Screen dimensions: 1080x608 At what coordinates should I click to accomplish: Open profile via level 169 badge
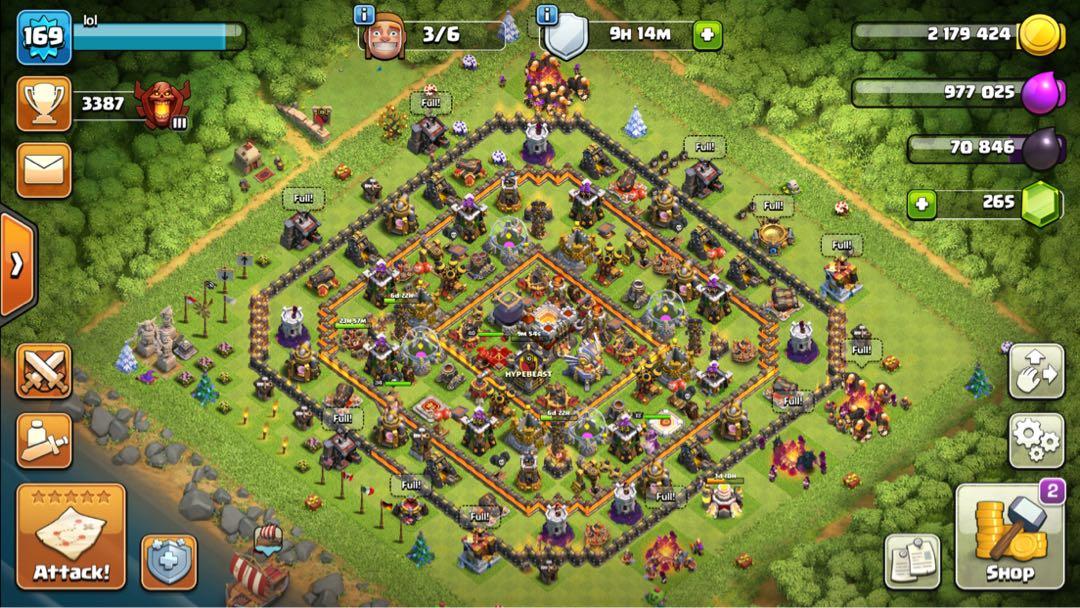coord(44,37)
